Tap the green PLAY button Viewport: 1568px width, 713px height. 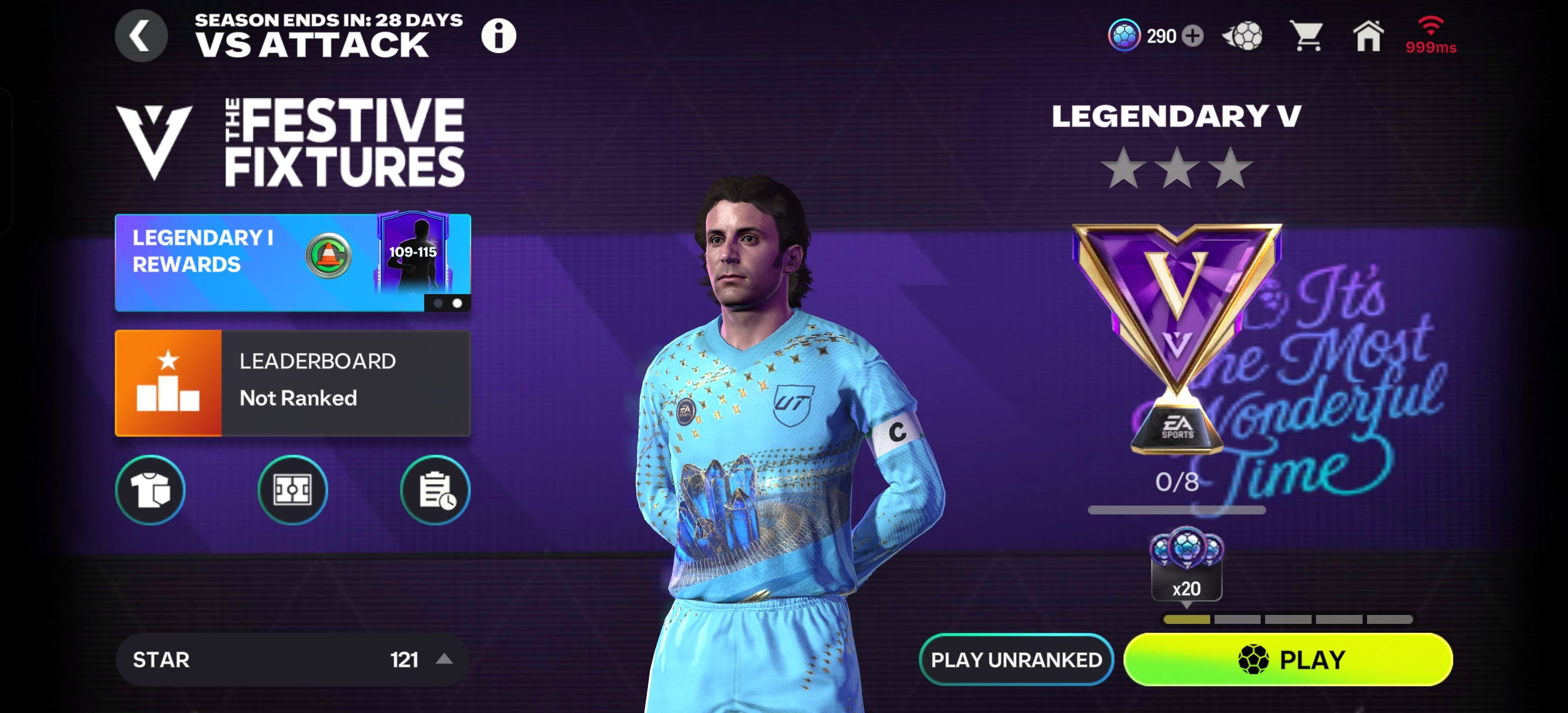tap(1288, 660)
